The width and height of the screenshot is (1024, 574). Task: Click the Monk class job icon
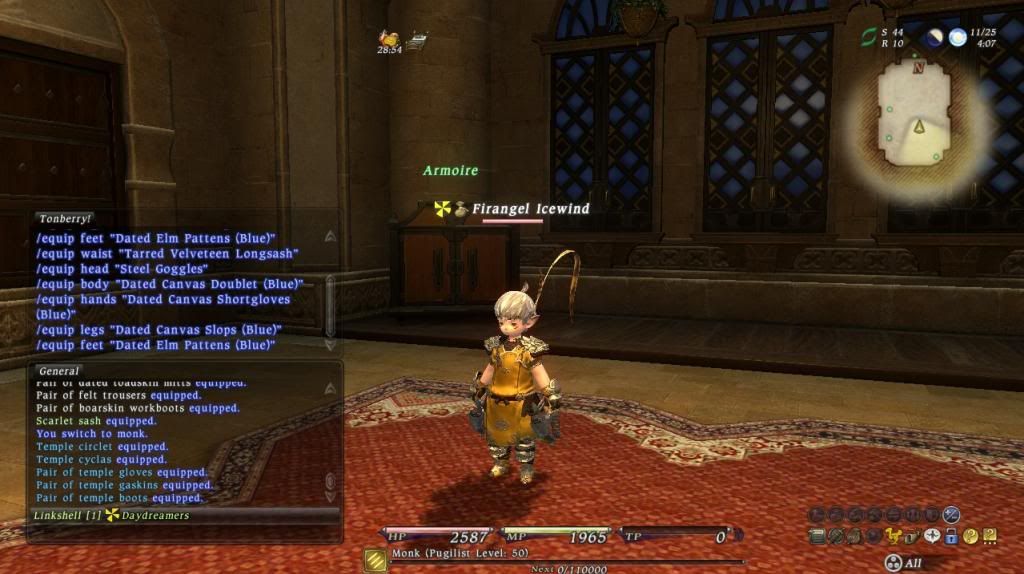(375, 560)
